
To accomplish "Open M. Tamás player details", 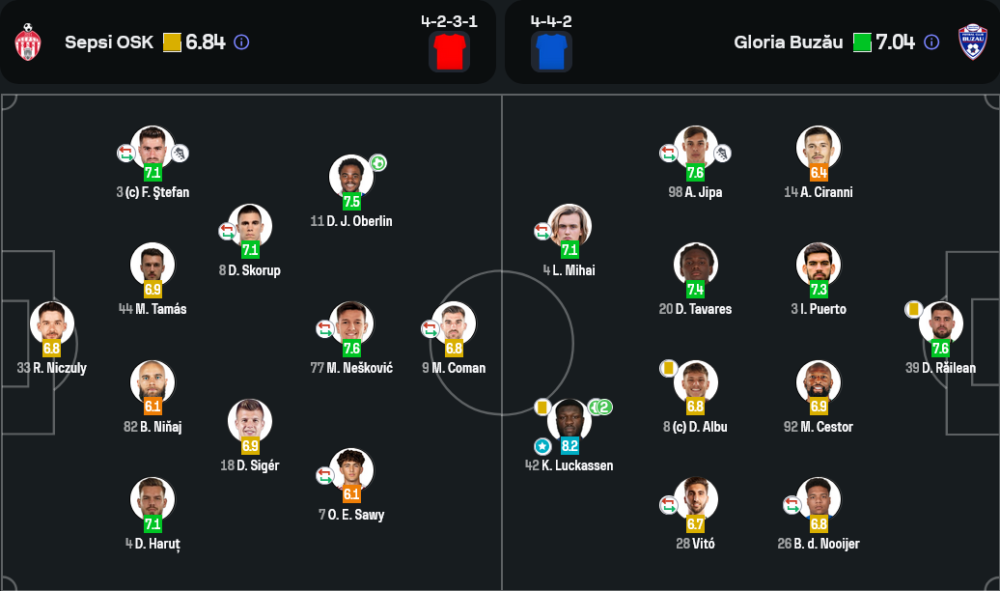I will click(x=152, y=265).
